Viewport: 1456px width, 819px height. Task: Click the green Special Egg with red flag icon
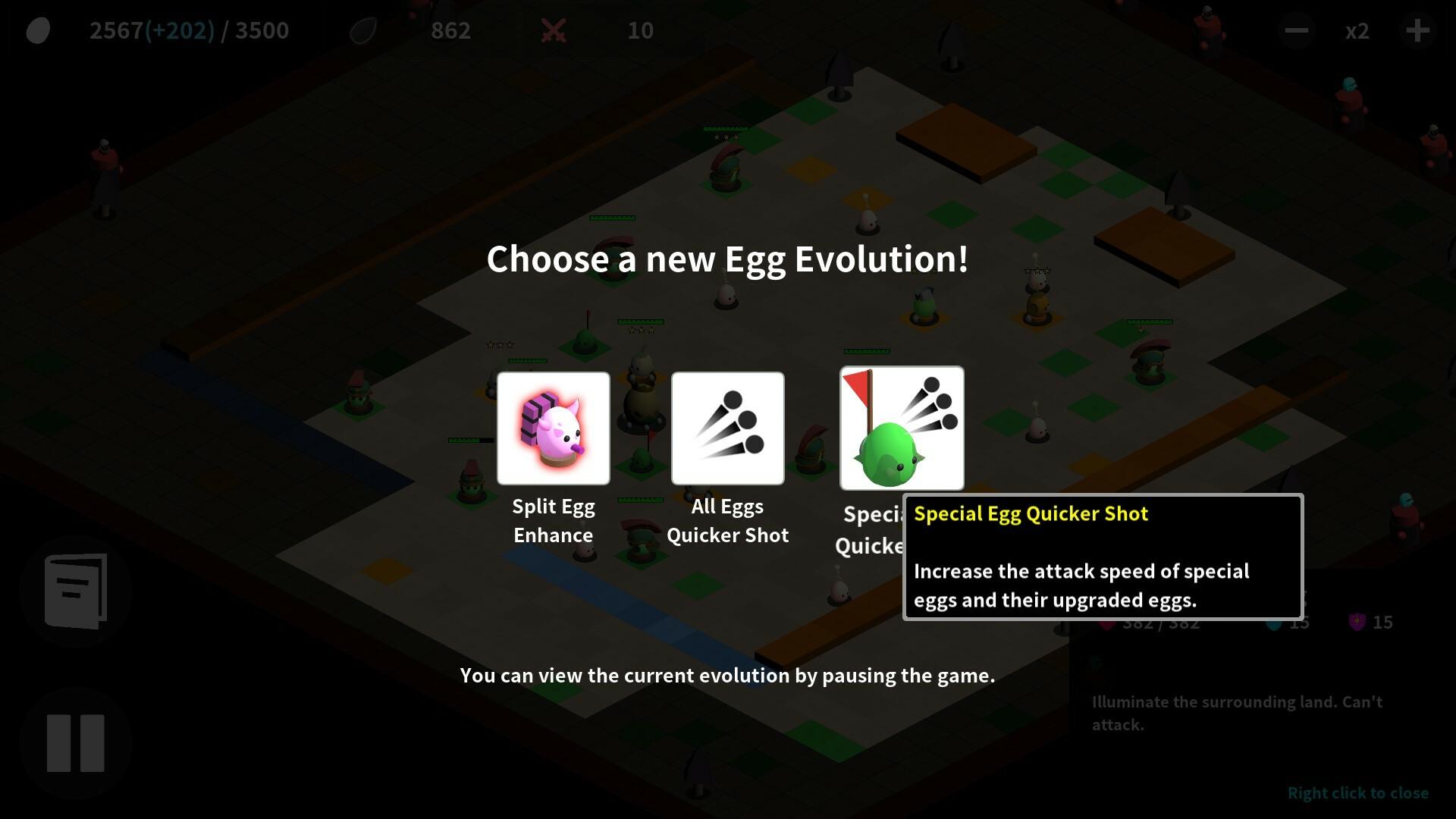click(x=902, y=428)
